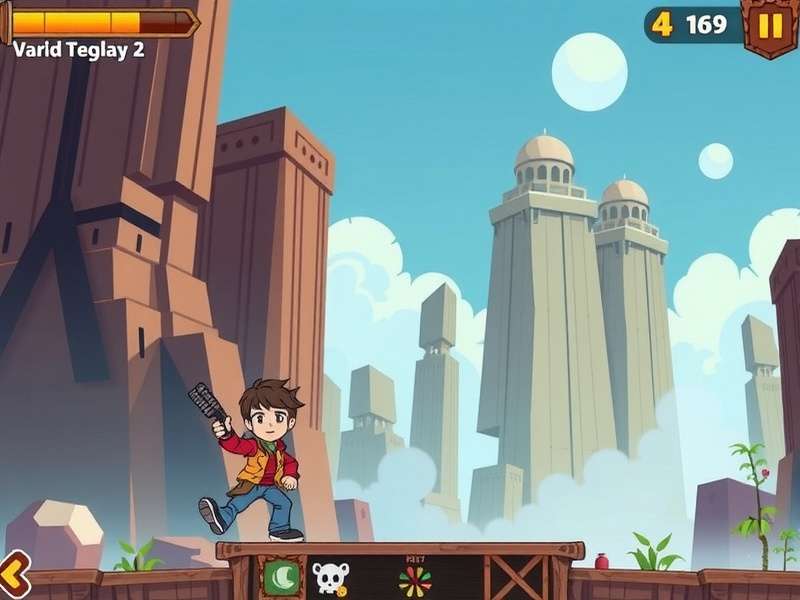Select the white skull icon

click(x=329, y=578)
